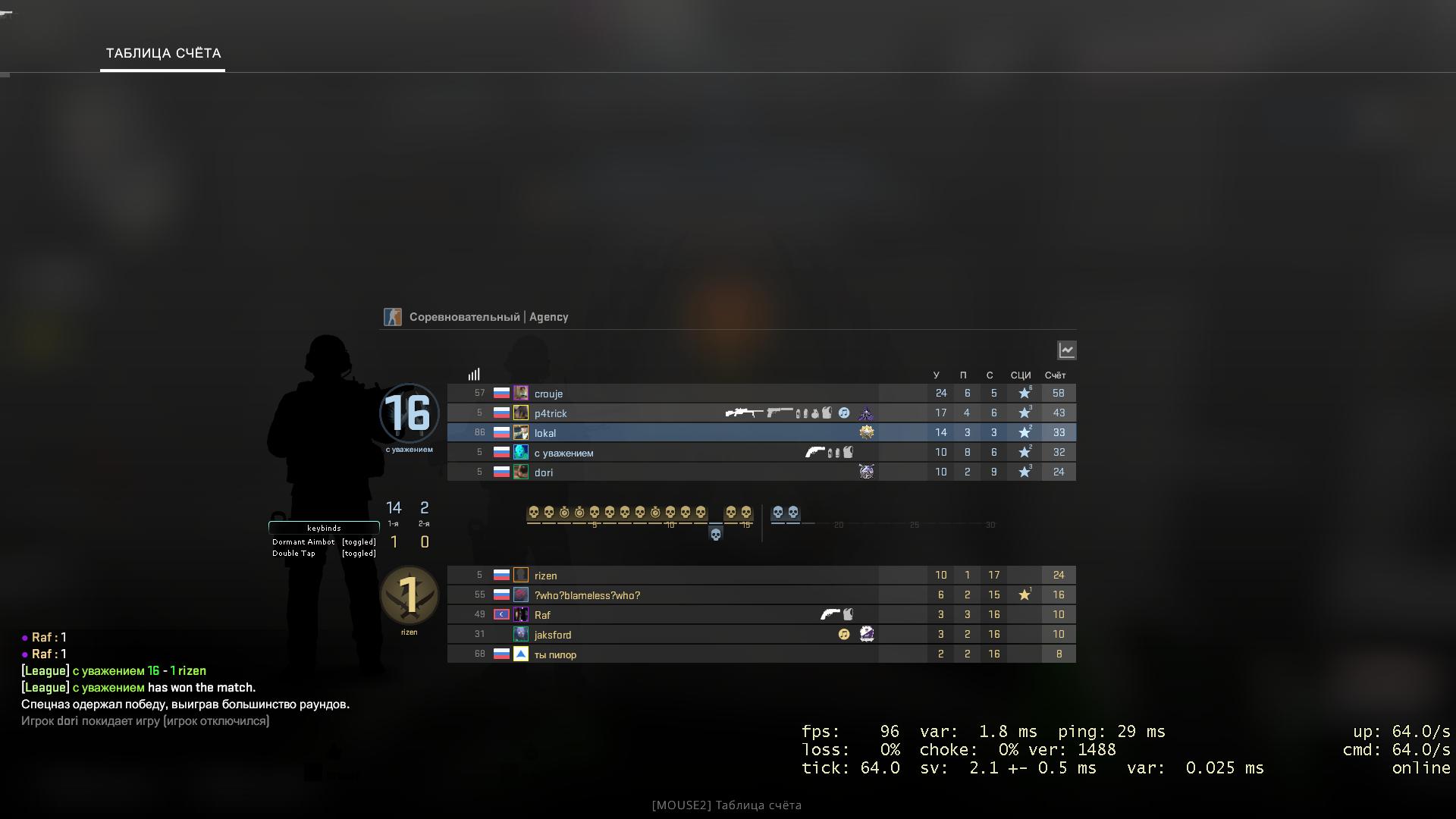Open Соревновательный | Agency match header

pyautogui.click(x=489, y=316)
